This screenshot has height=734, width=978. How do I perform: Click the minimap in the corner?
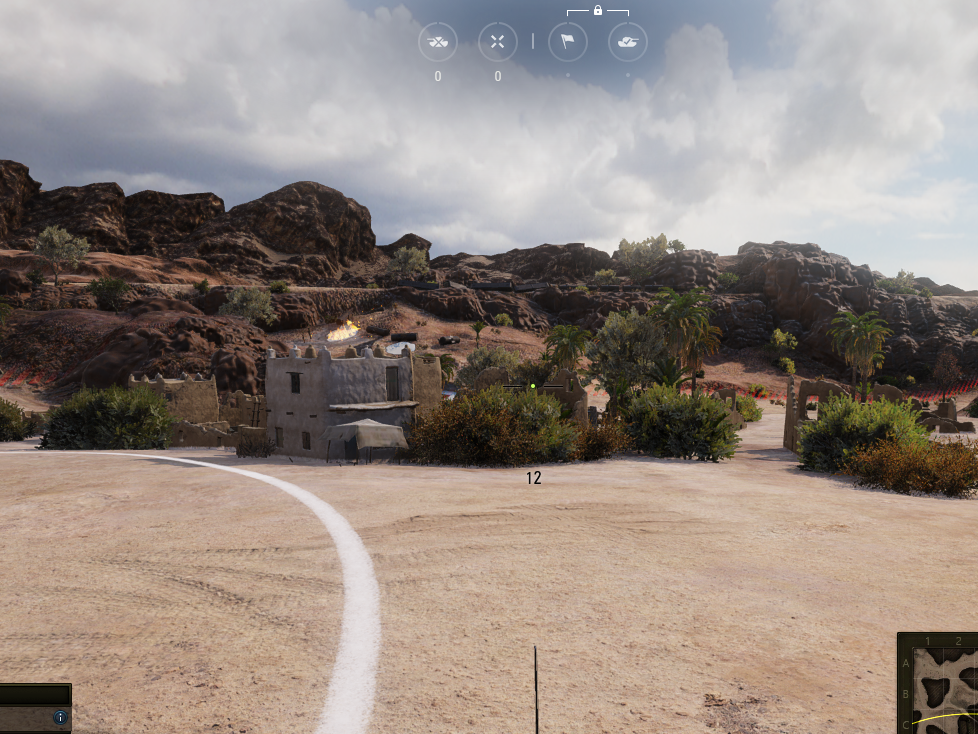[939, 684]
